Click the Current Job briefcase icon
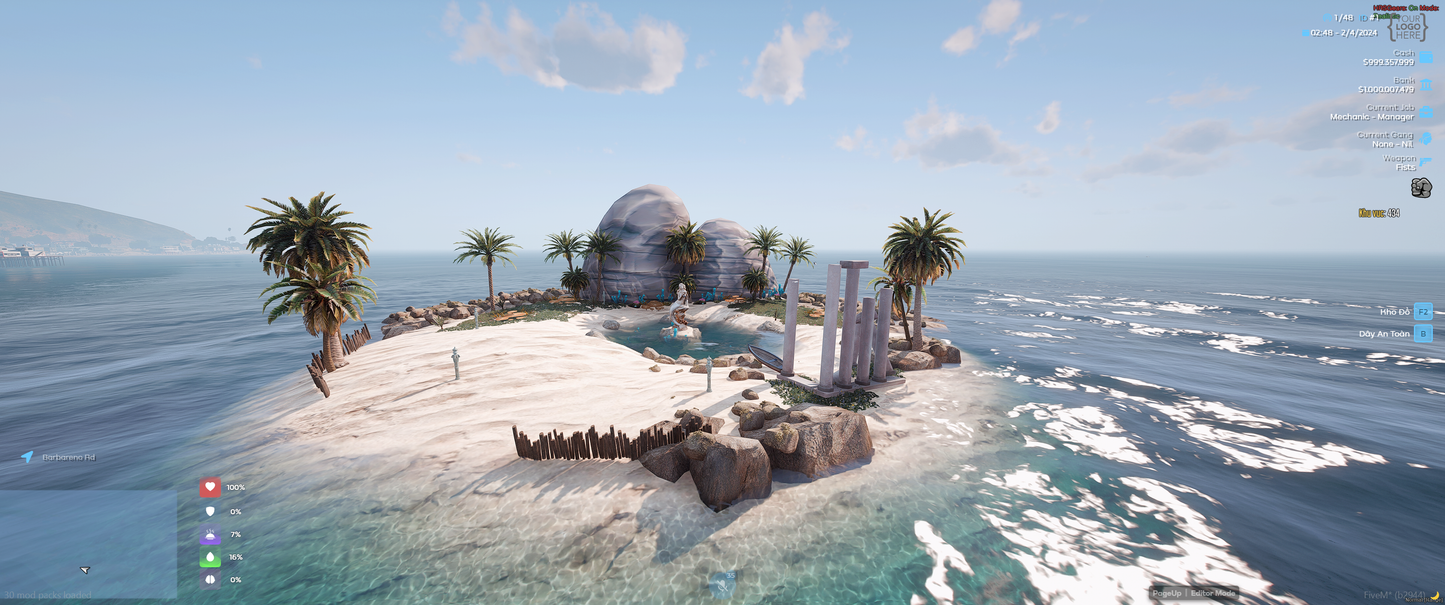Viewport: 1445px width, 605px height. coord(1426,112)
